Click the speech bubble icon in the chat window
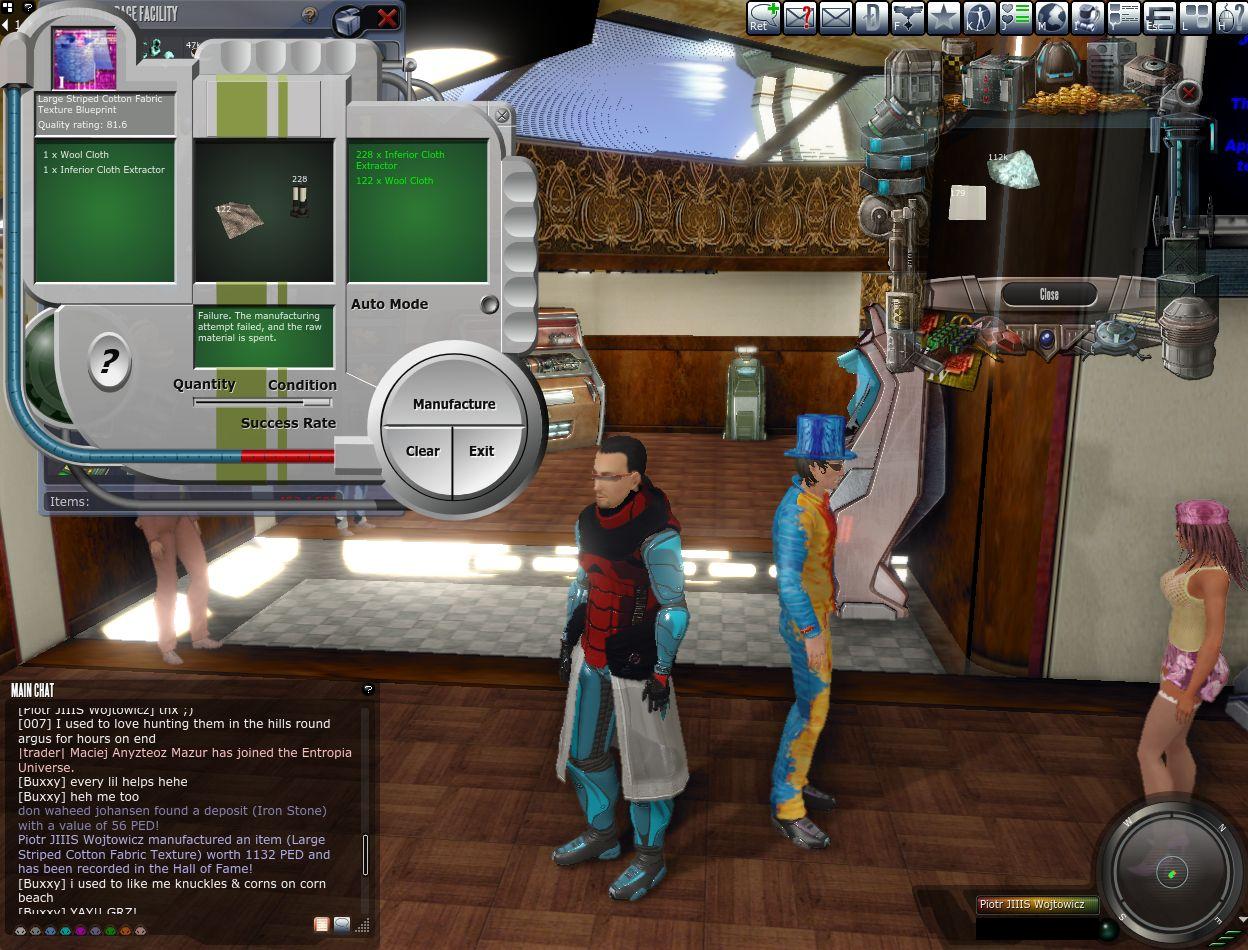 tap(342, 925)
